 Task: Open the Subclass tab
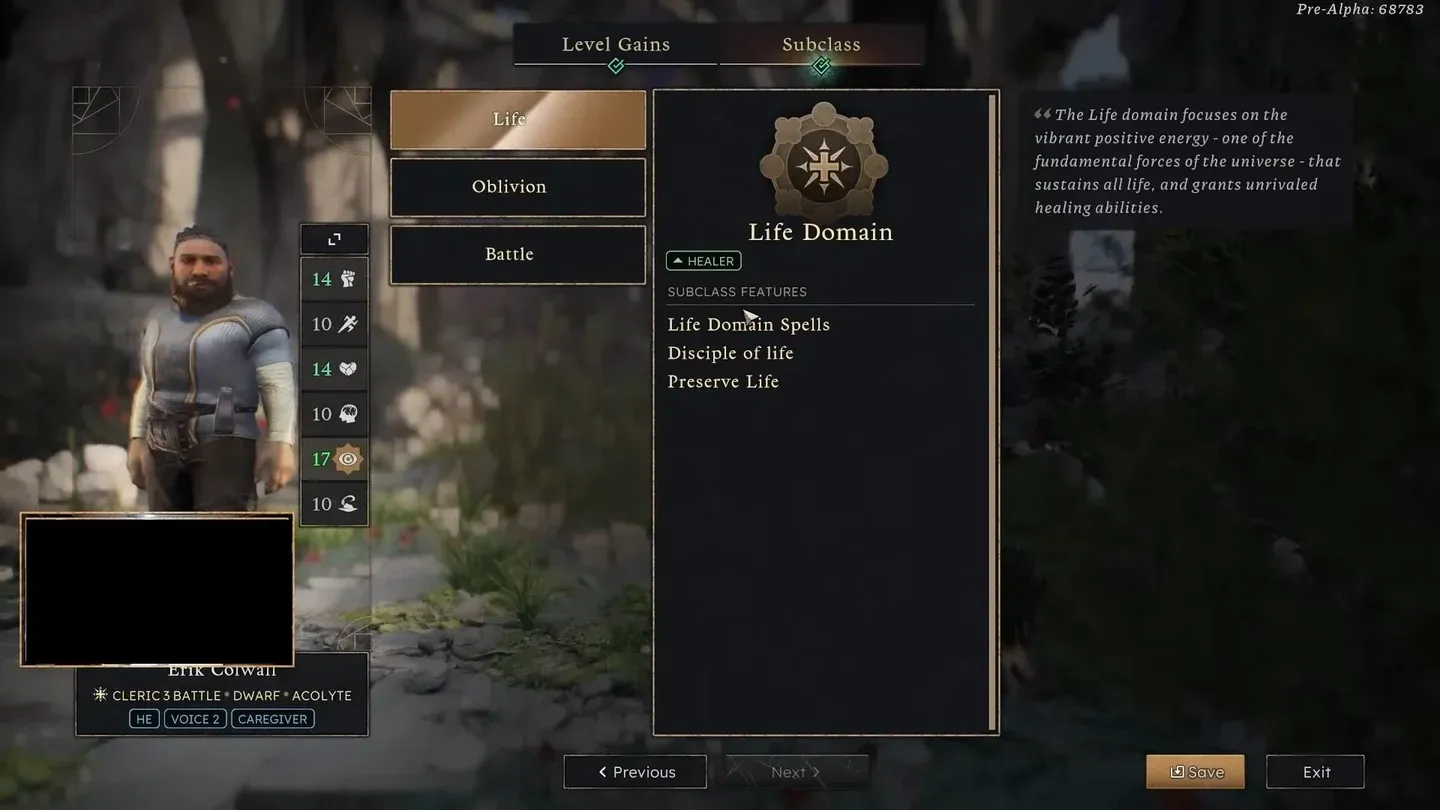821,45
